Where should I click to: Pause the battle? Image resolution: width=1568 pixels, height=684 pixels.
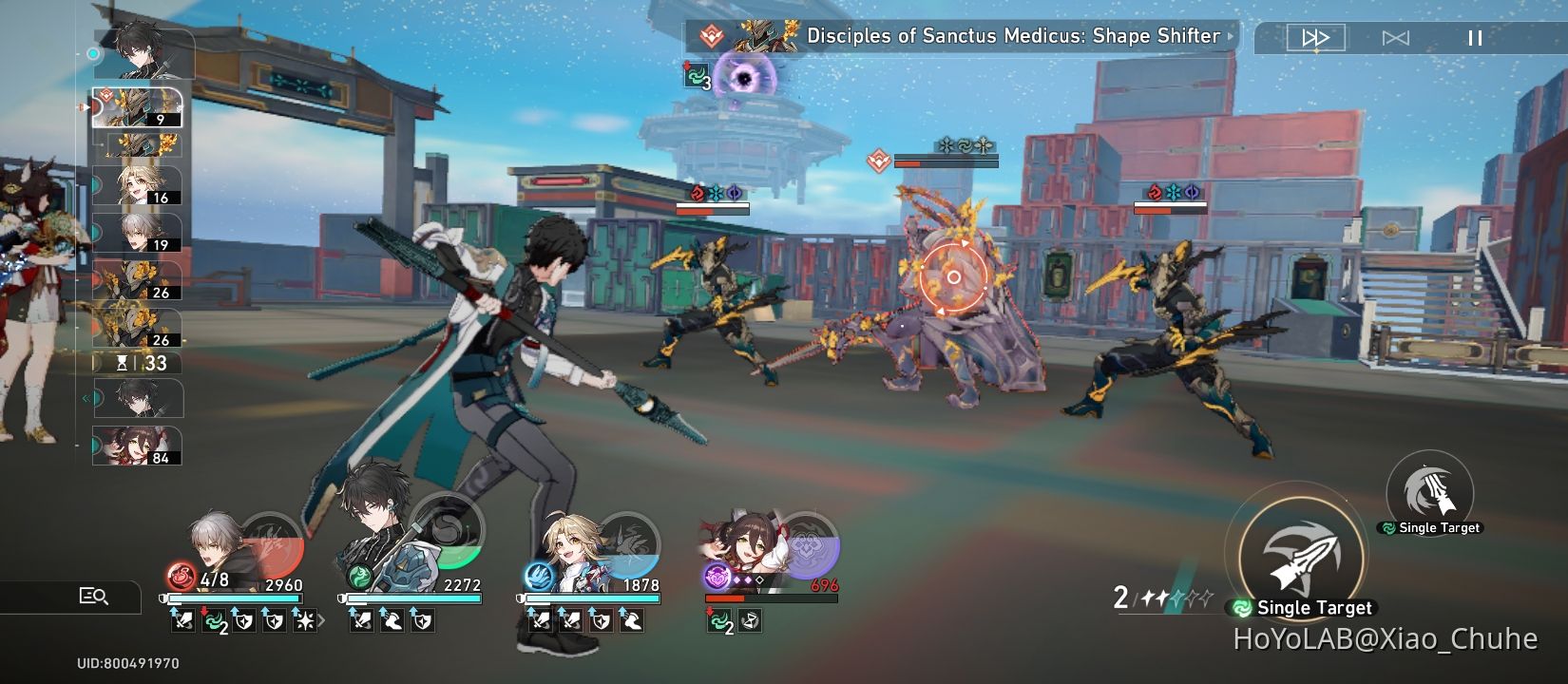1475,38
